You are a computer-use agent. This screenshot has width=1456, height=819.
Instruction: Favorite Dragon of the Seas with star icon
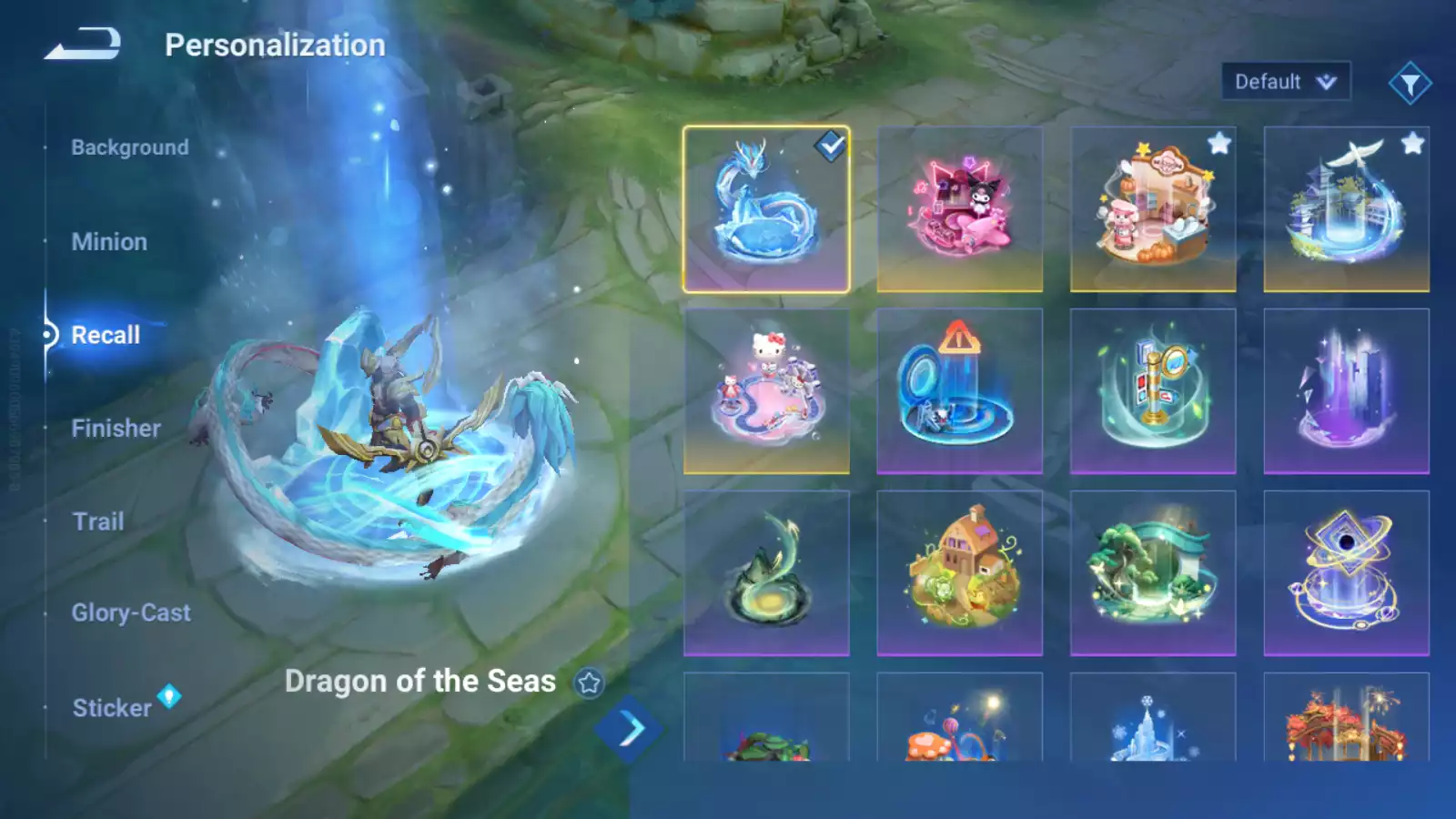click(x=589, y=682)
